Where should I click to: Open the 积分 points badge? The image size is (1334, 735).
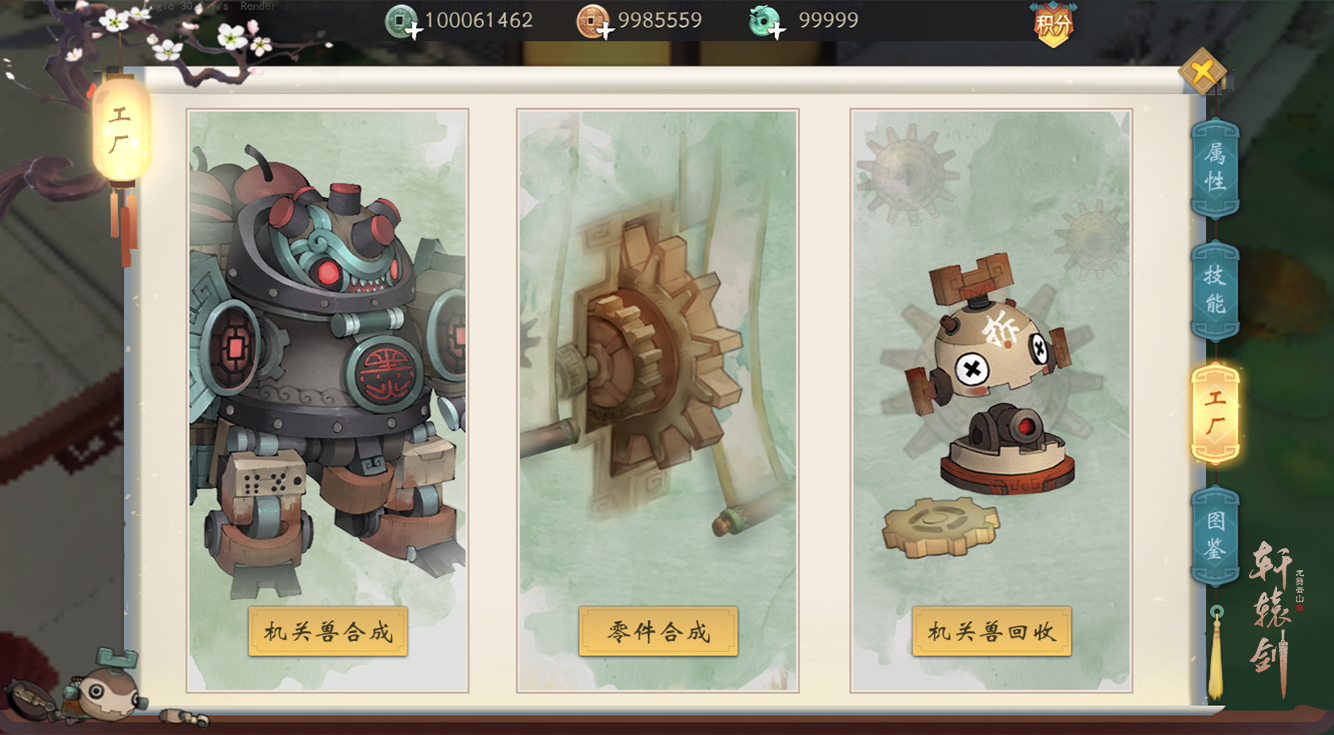pos(1053,24)
